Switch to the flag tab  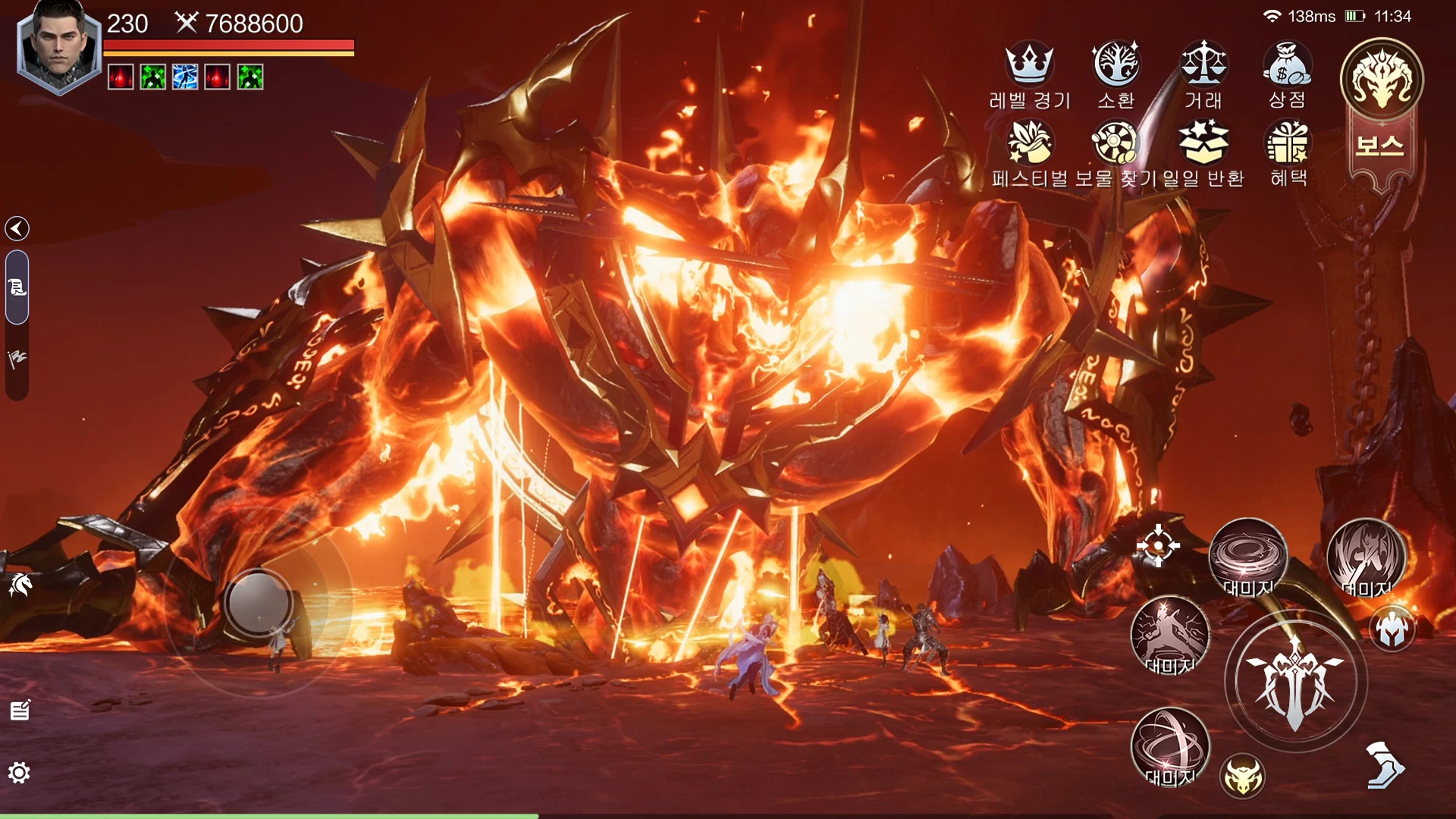[x=17, y=359]
